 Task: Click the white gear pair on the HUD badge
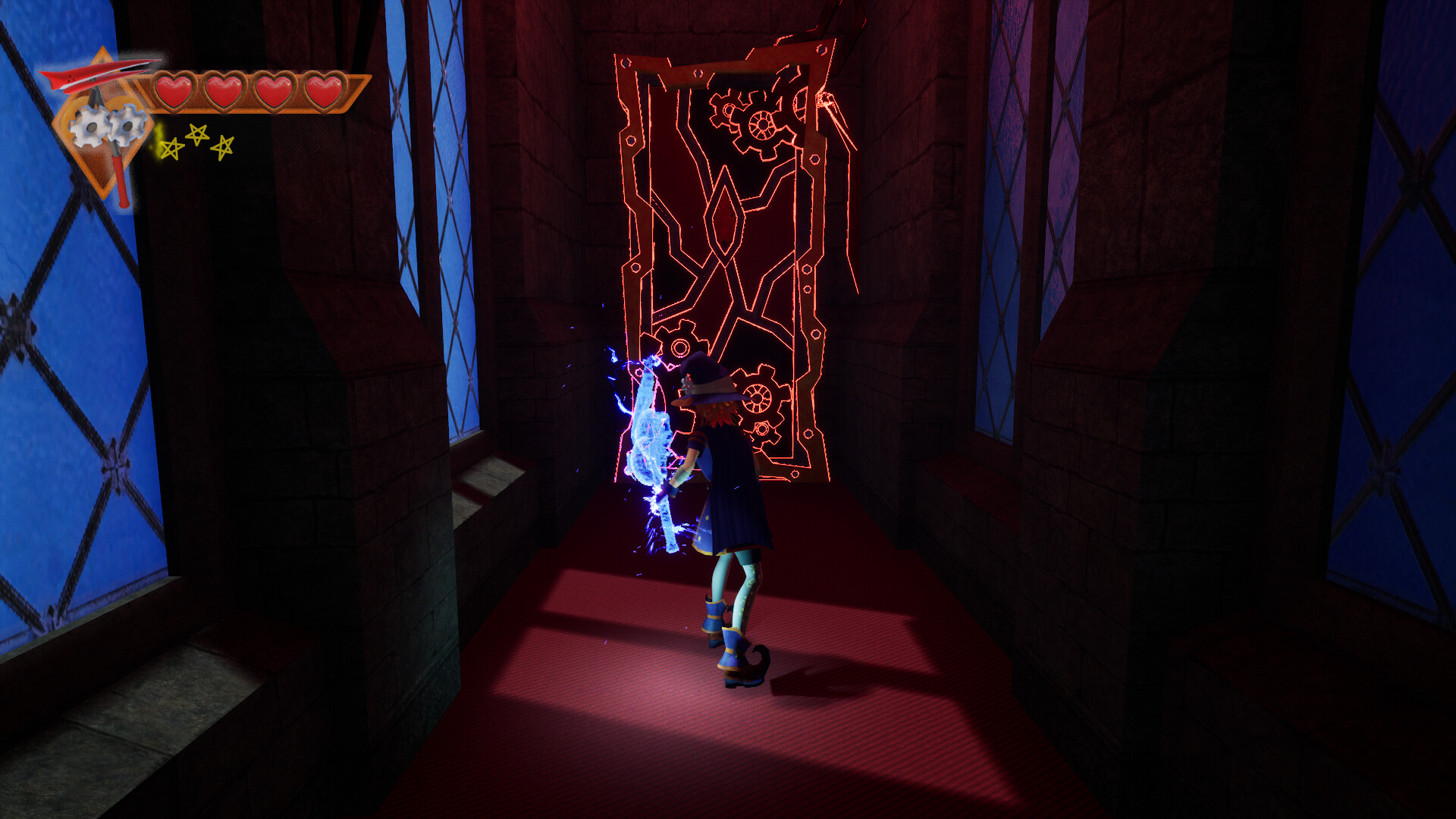[102, 129]
